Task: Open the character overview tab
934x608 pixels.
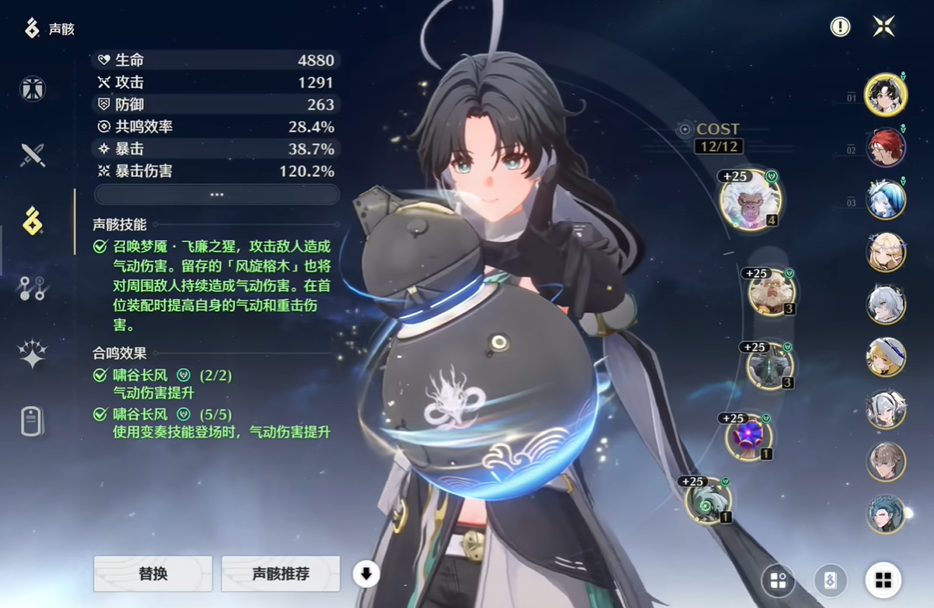Action: tap(33, 89)
